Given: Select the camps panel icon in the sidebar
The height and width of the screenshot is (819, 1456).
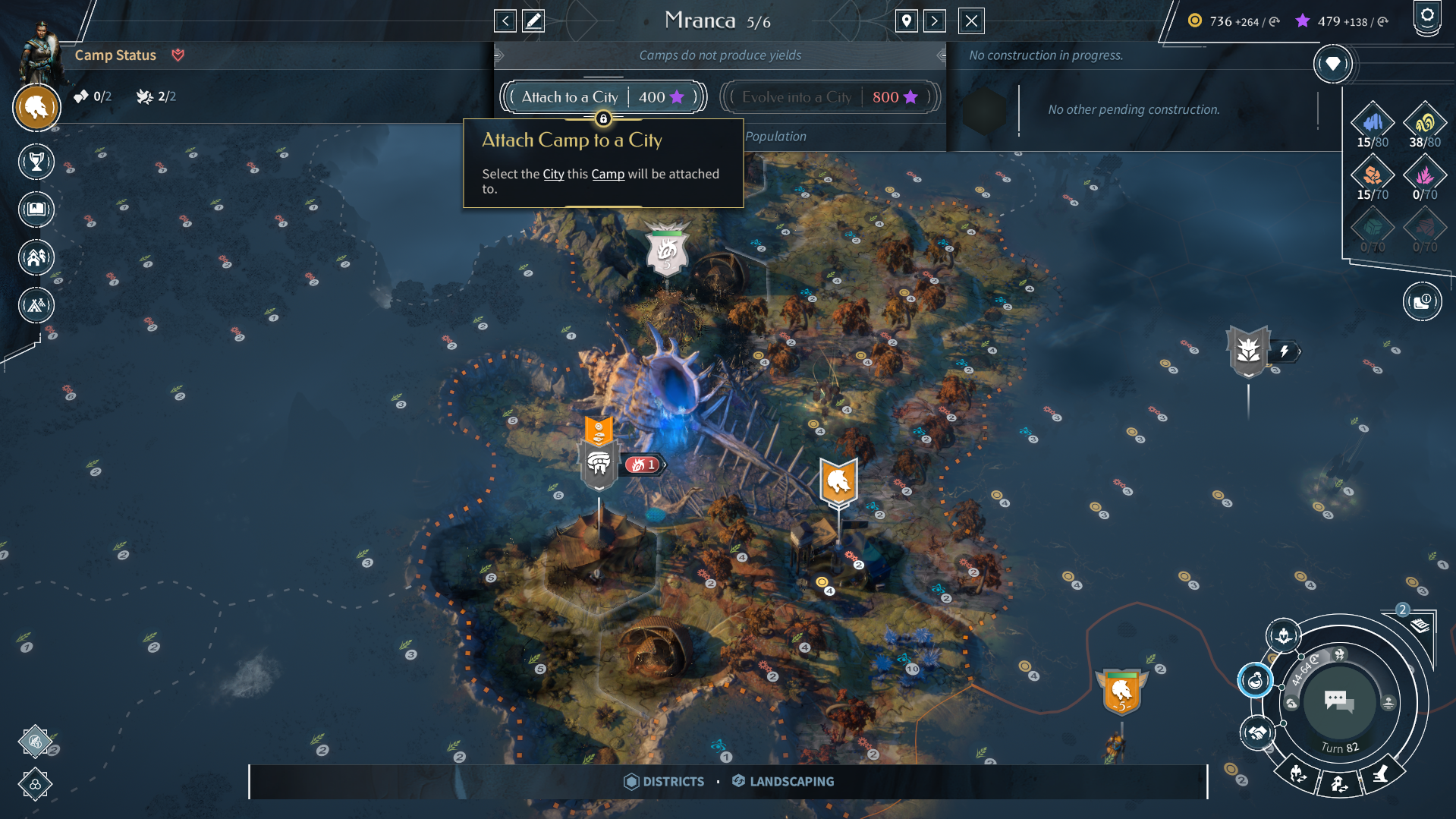Looking at the screenshot, I should [x=36, y=304].
